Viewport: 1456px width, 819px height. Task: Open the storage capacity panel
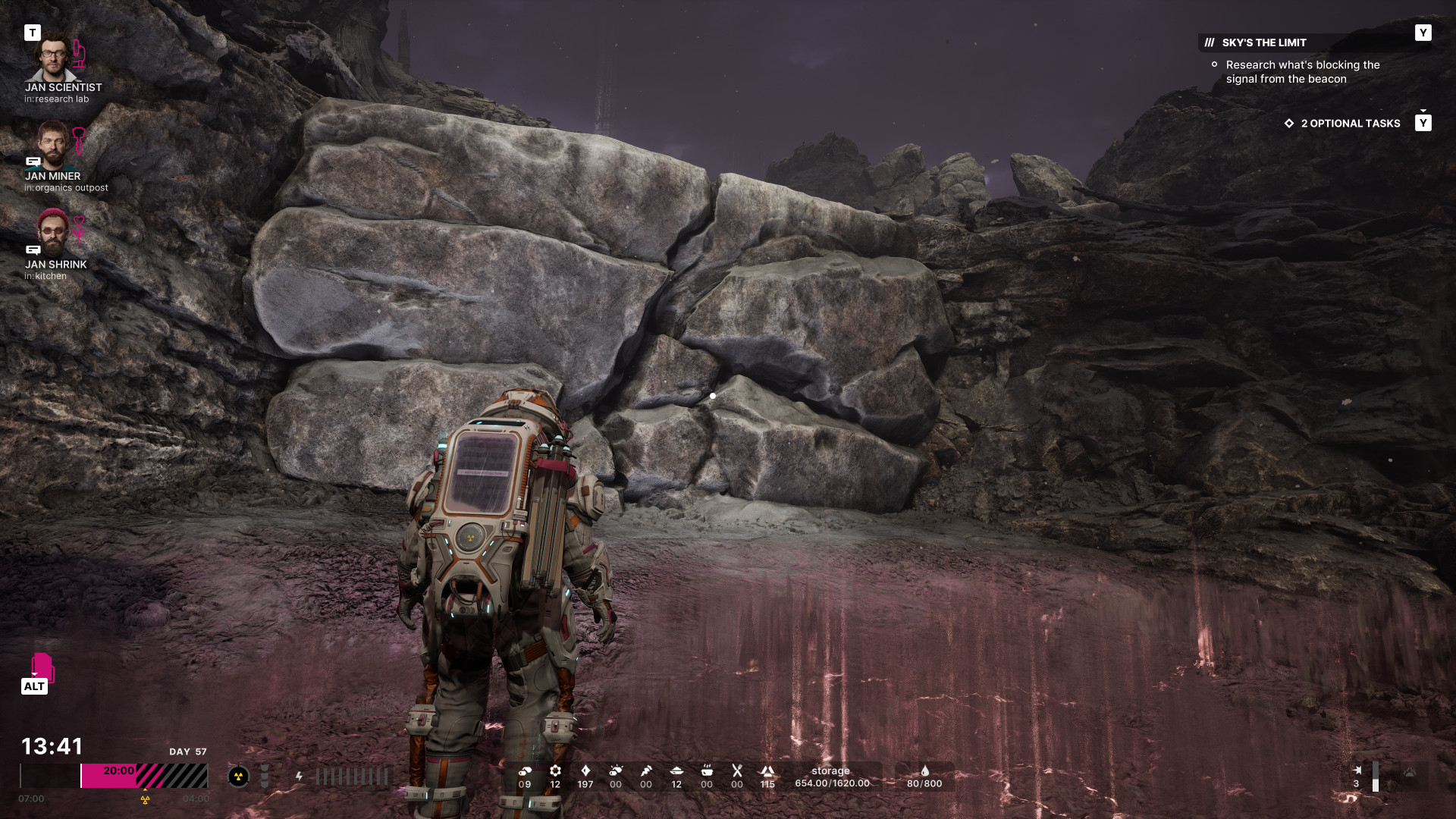click(x=831, y=777)
